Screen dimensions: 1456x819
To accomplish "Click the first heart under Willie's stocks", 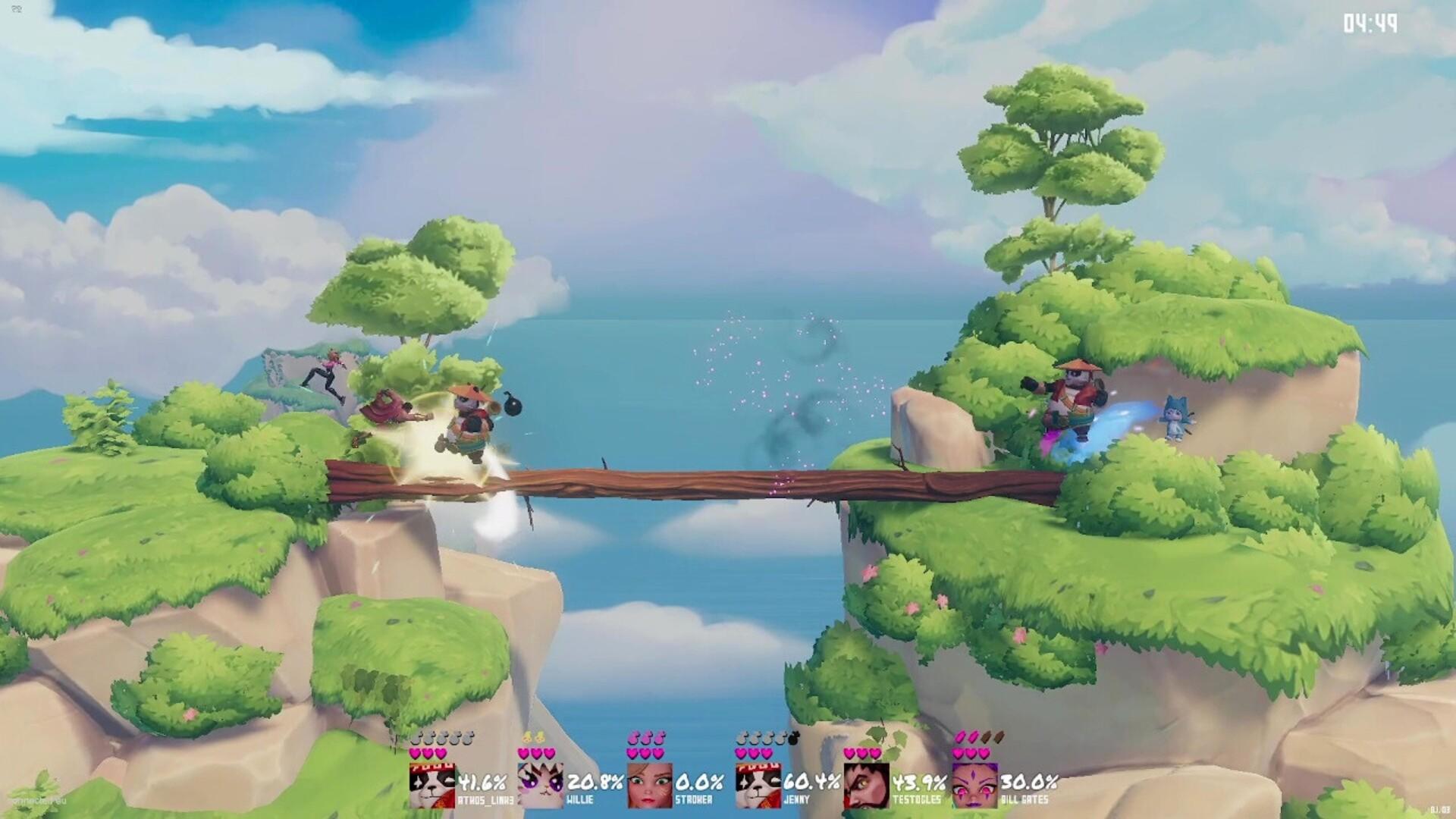I will (522, 753).
